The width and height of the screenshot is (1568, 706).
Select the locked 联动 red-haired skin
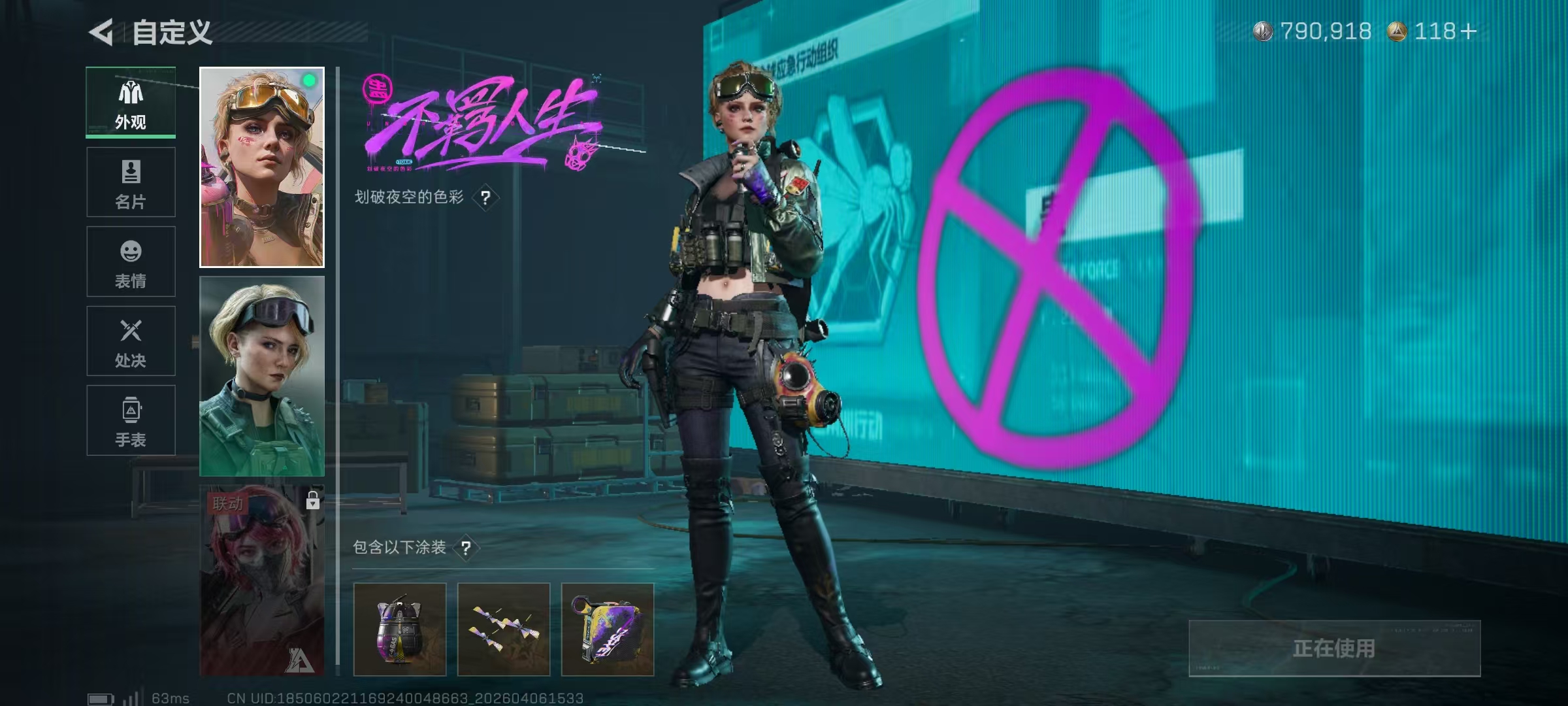[x=261, y=581]
